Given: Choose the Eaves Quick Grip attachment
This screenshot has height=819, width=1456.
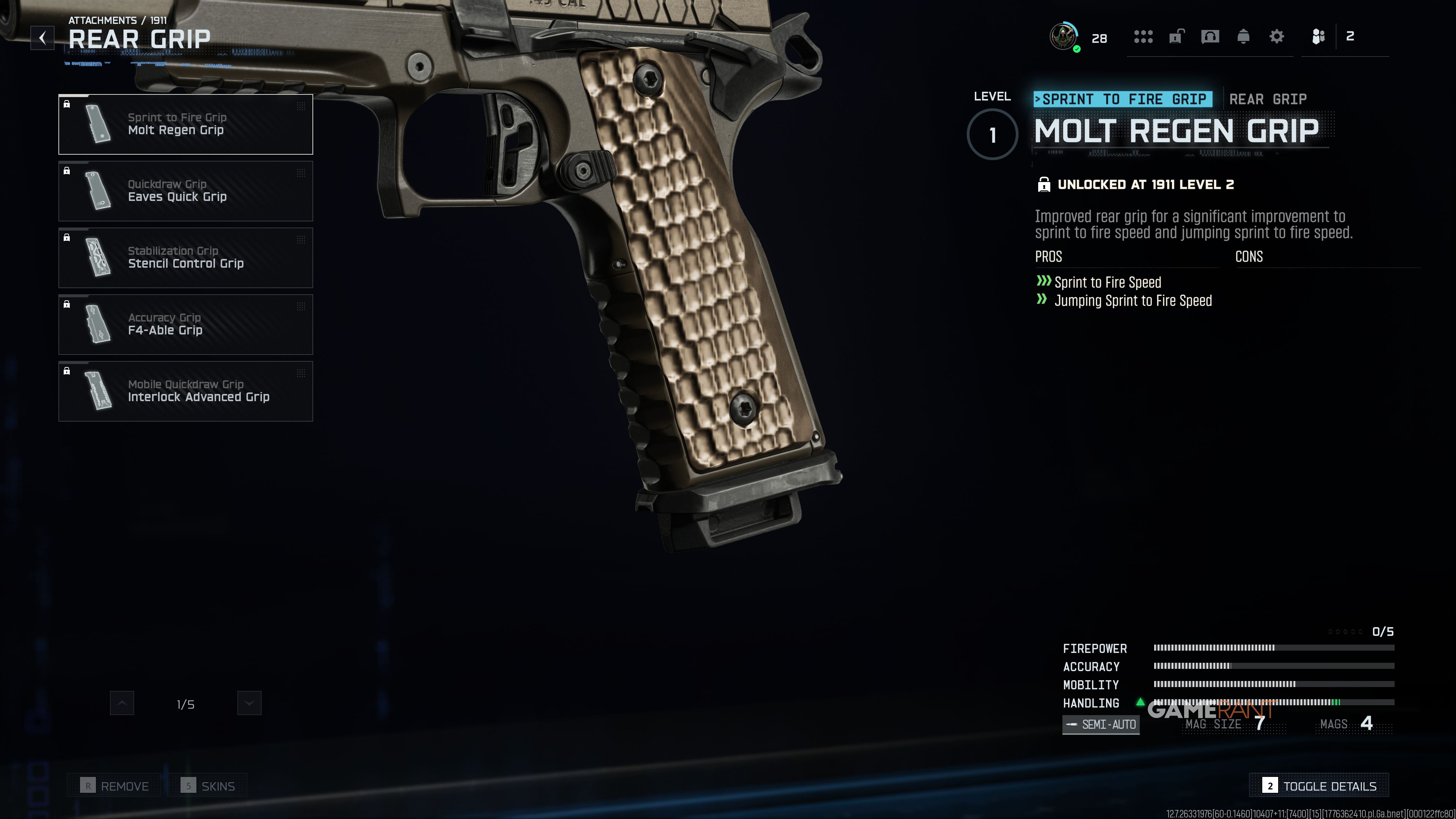Looking at the screenshot, I should tap(185, 191).
